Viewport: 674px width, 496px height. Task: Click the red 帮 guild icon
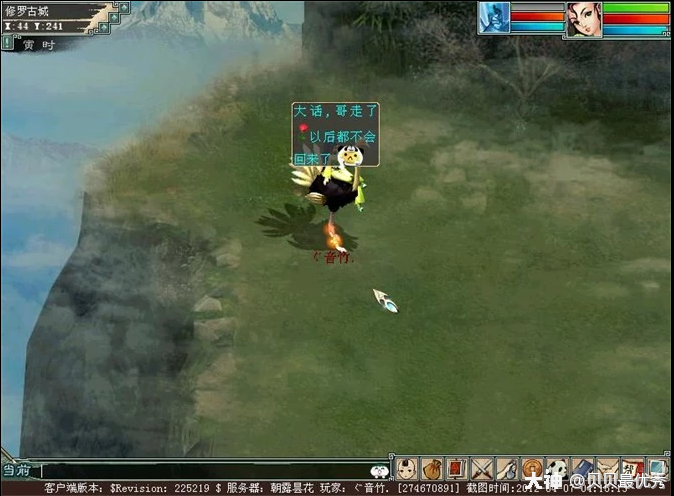point(632,468)
